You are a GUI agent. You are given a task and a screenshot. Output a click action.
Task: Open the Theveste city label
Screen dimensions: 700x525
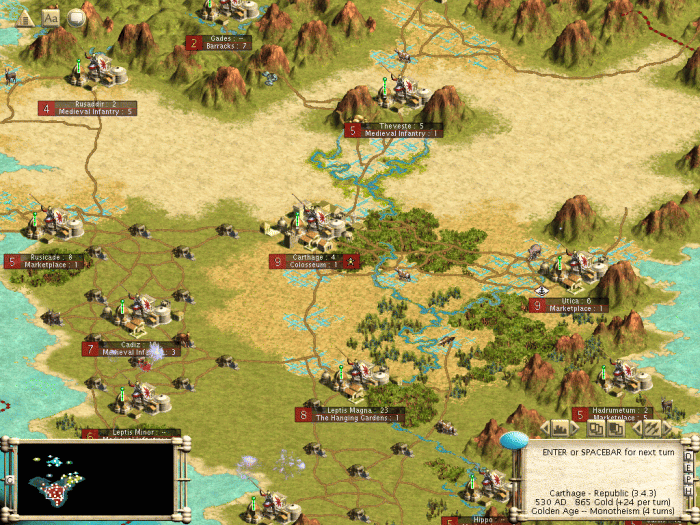pos(393,130)
